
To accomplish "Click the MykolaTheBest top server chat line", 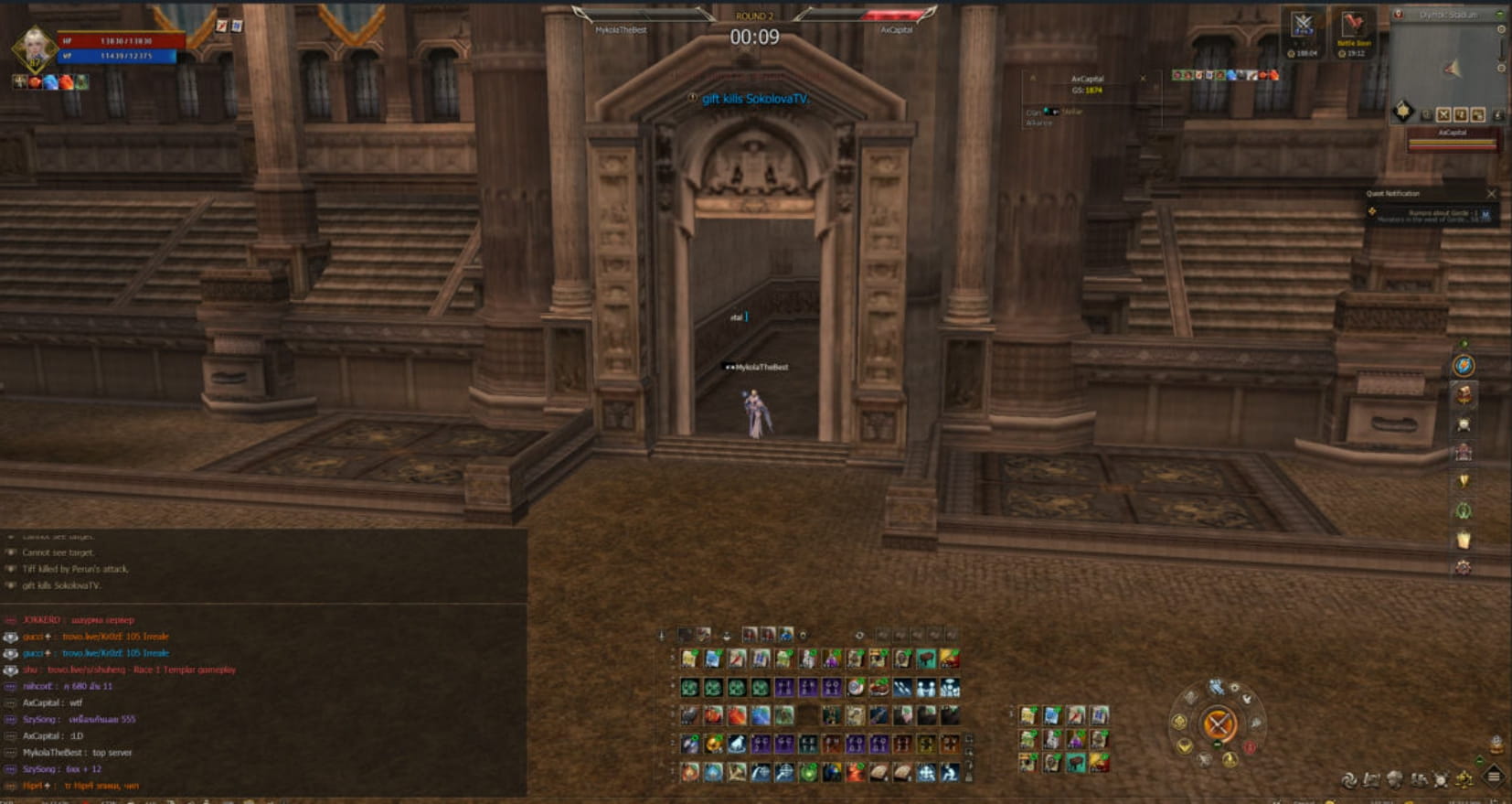I will (78, 752).
